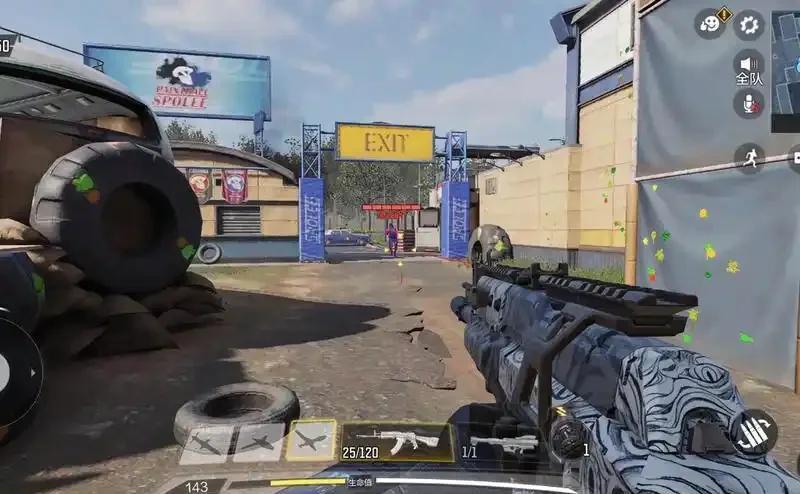Select the grenade slot

(x=567, y=437)
